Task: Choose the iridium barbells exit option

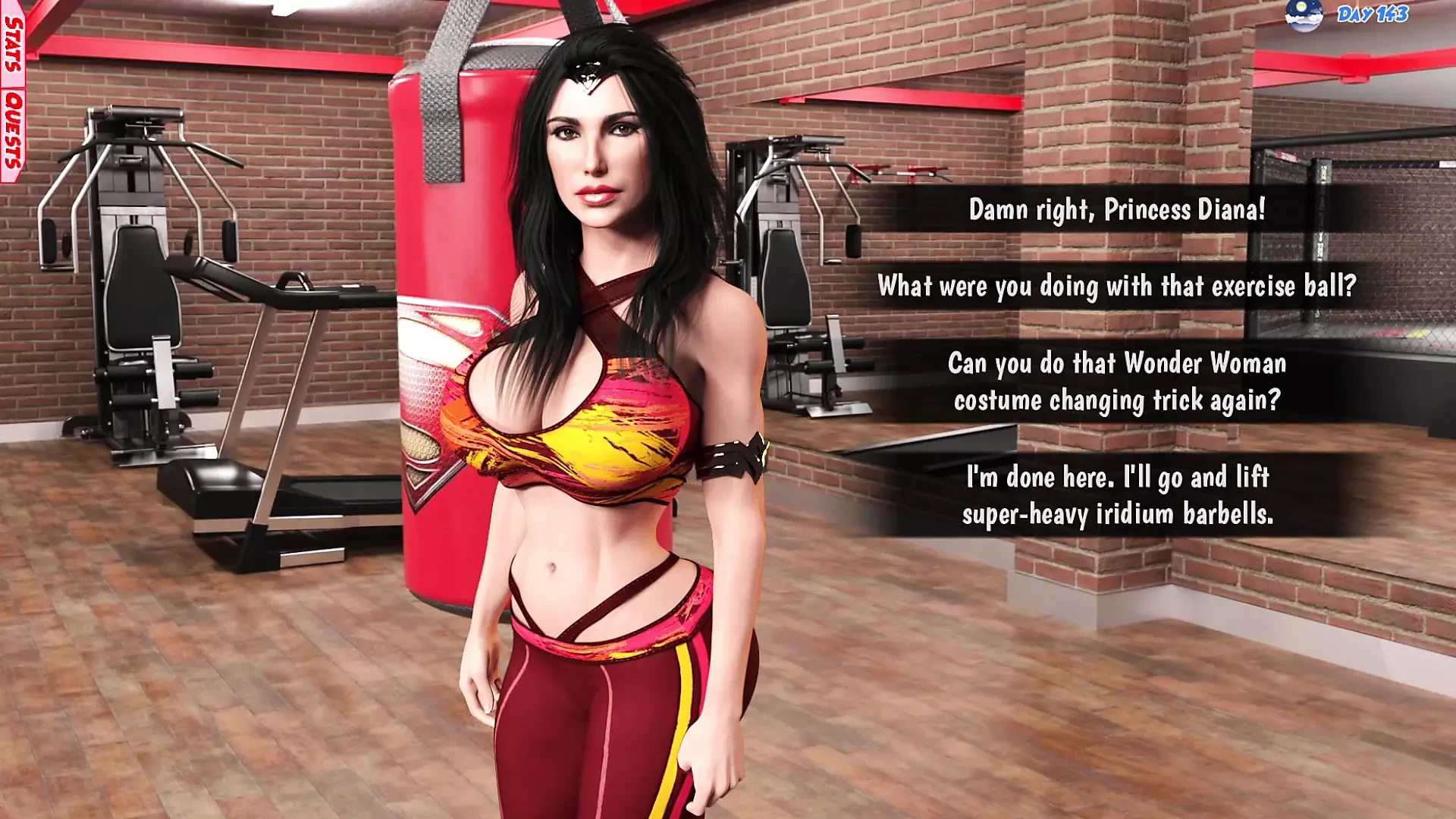Action: click(x=1117, y=495)
